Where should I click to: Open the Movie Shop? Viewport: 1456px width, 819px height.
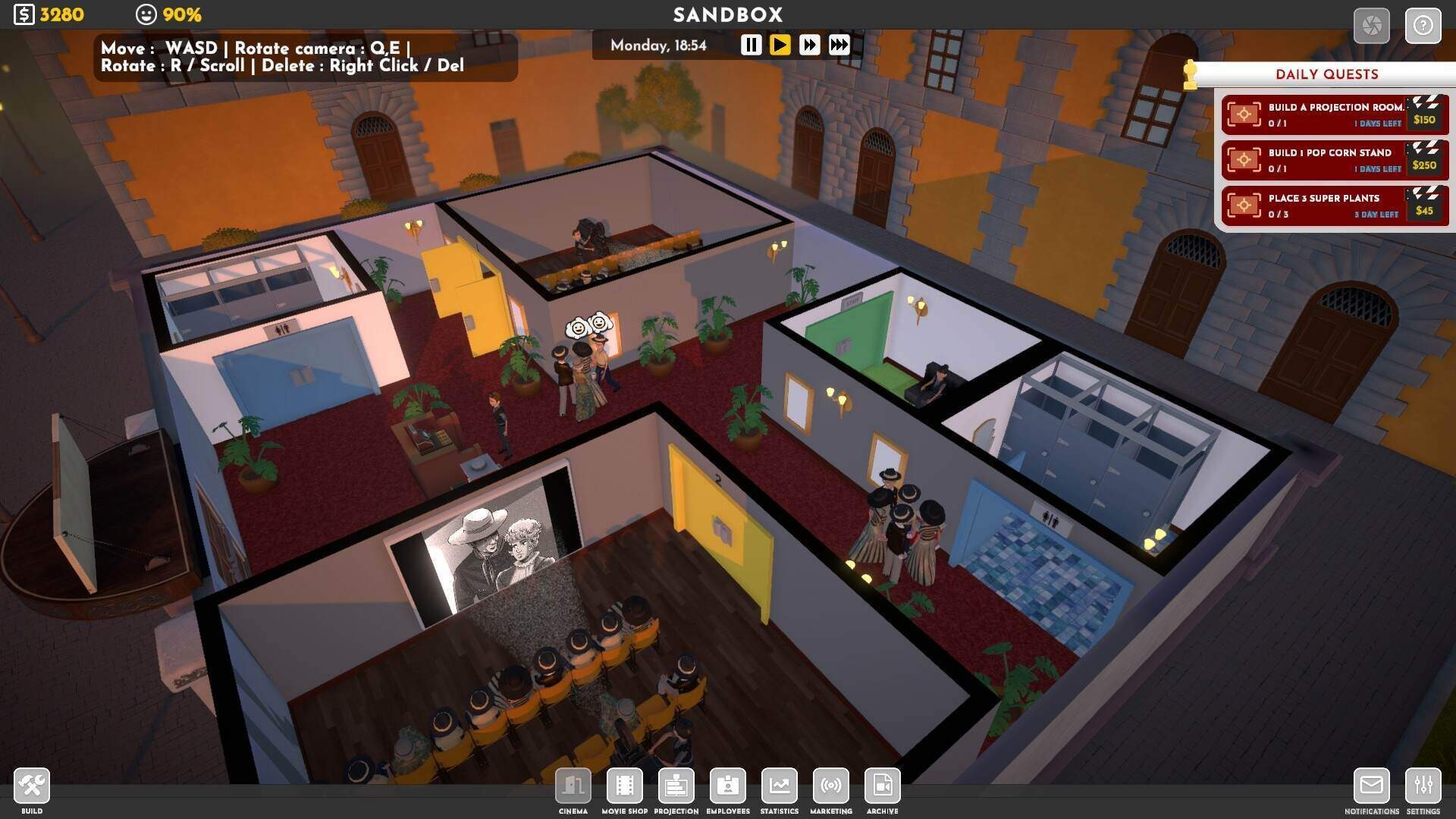pos(625,786)
